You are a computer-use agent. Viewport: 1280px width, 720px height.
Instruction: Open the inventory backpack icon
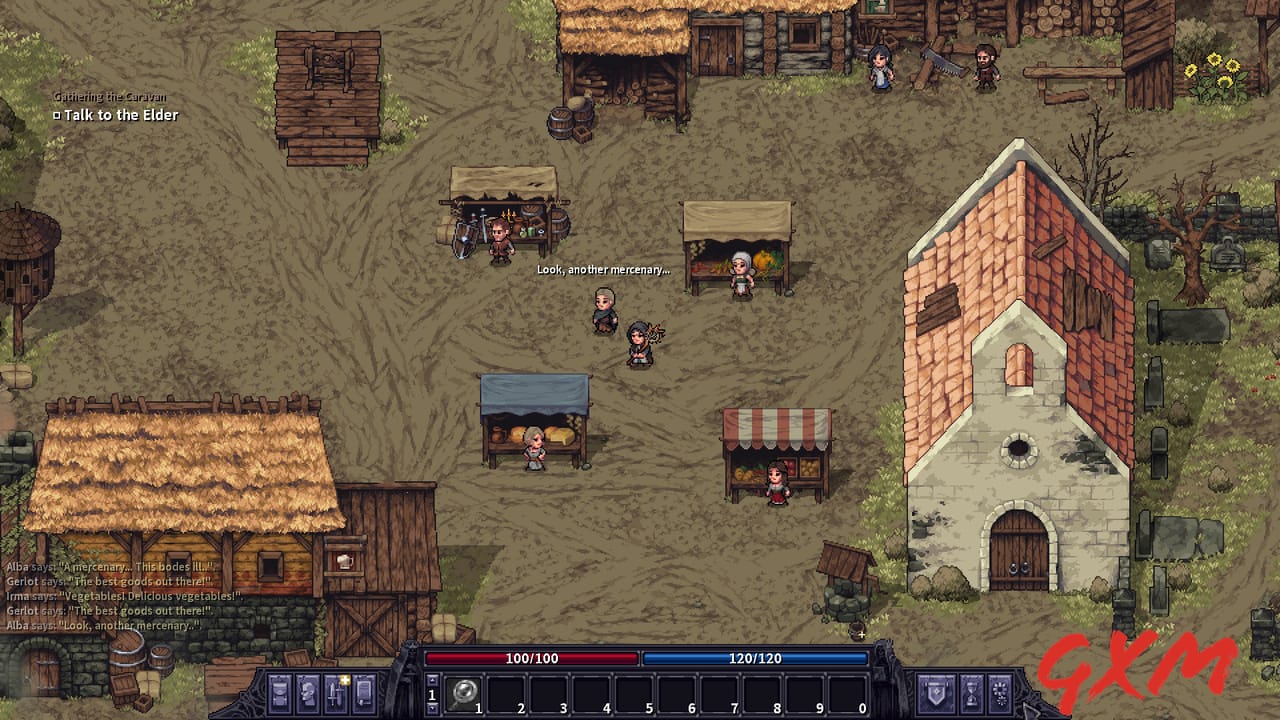(x=278, y=690)
